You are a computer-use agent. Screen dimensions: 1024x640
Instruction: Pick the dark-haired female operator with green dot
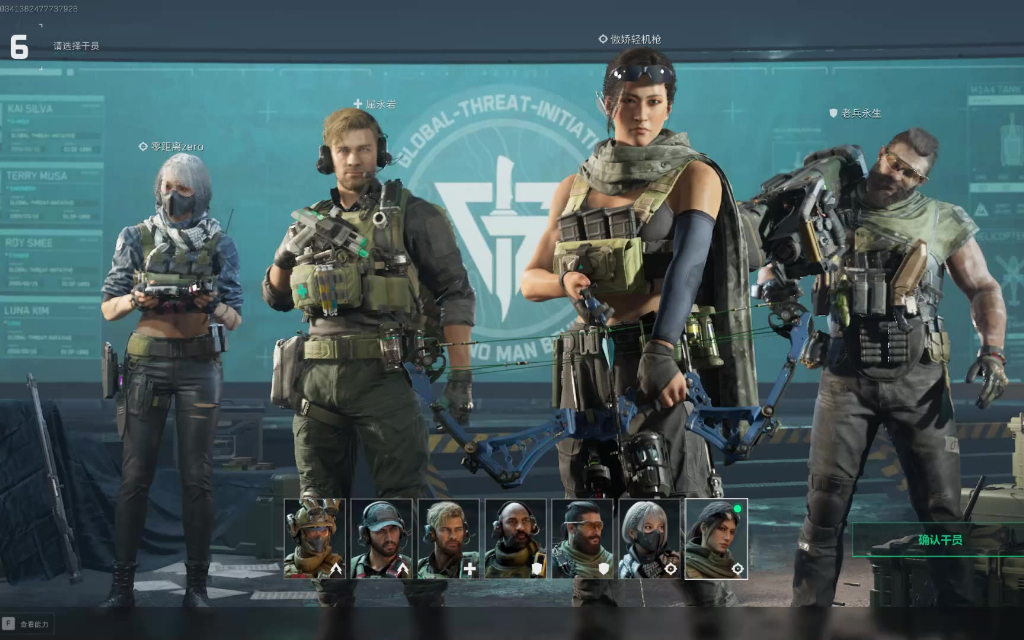pos(716,538)
